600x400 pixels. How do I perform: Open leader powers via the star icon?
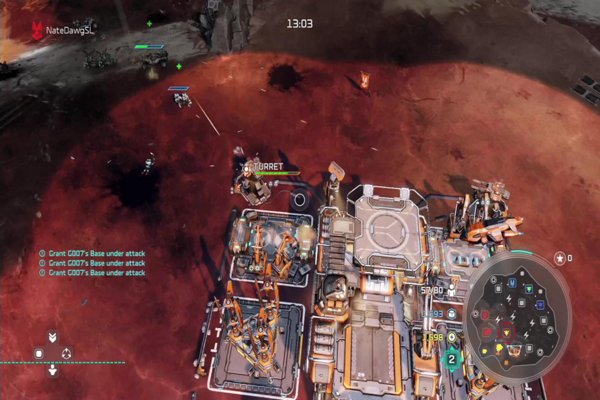(559, 258)
